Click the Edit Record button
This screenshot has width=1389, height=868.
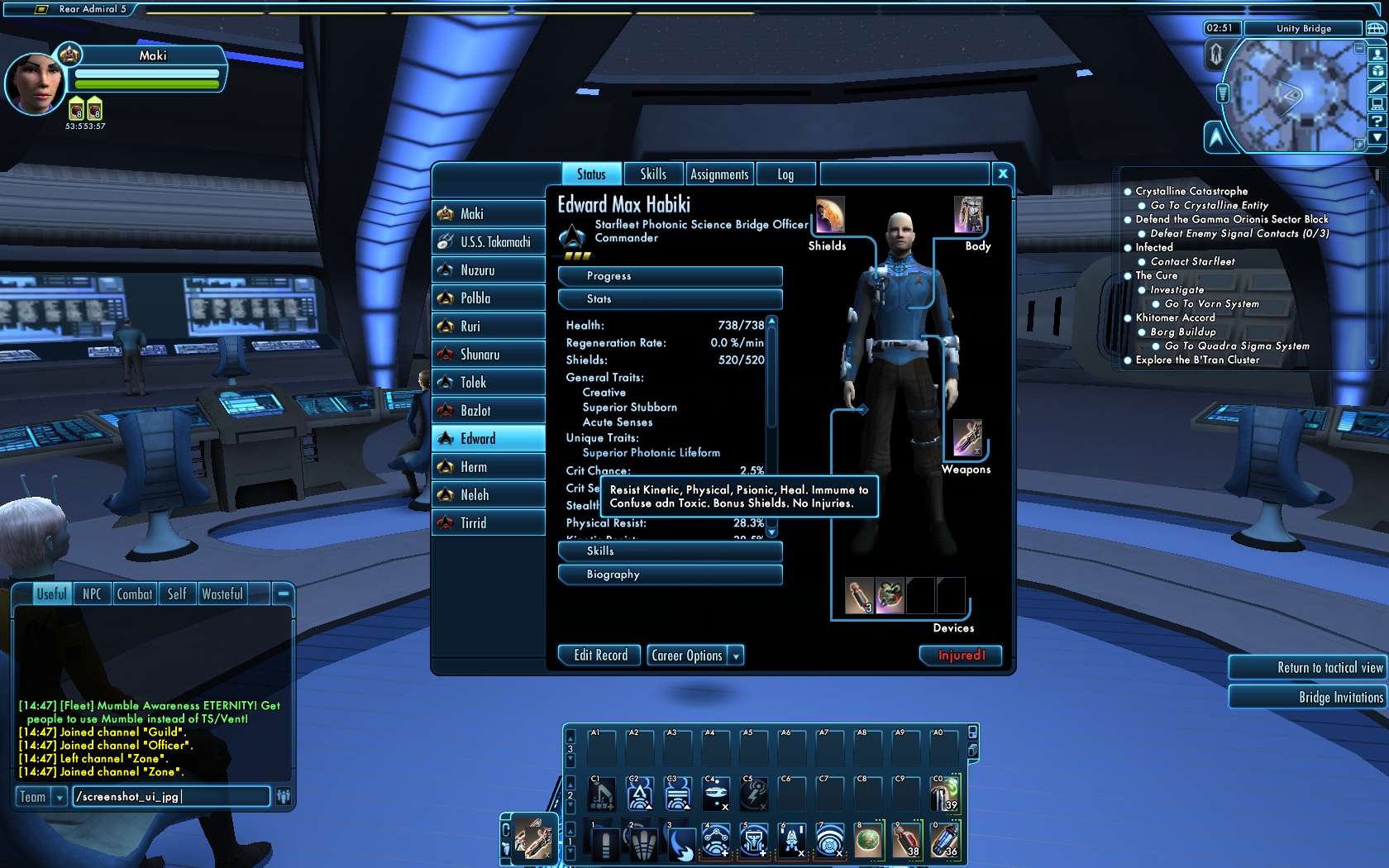(x=600, y=656)
